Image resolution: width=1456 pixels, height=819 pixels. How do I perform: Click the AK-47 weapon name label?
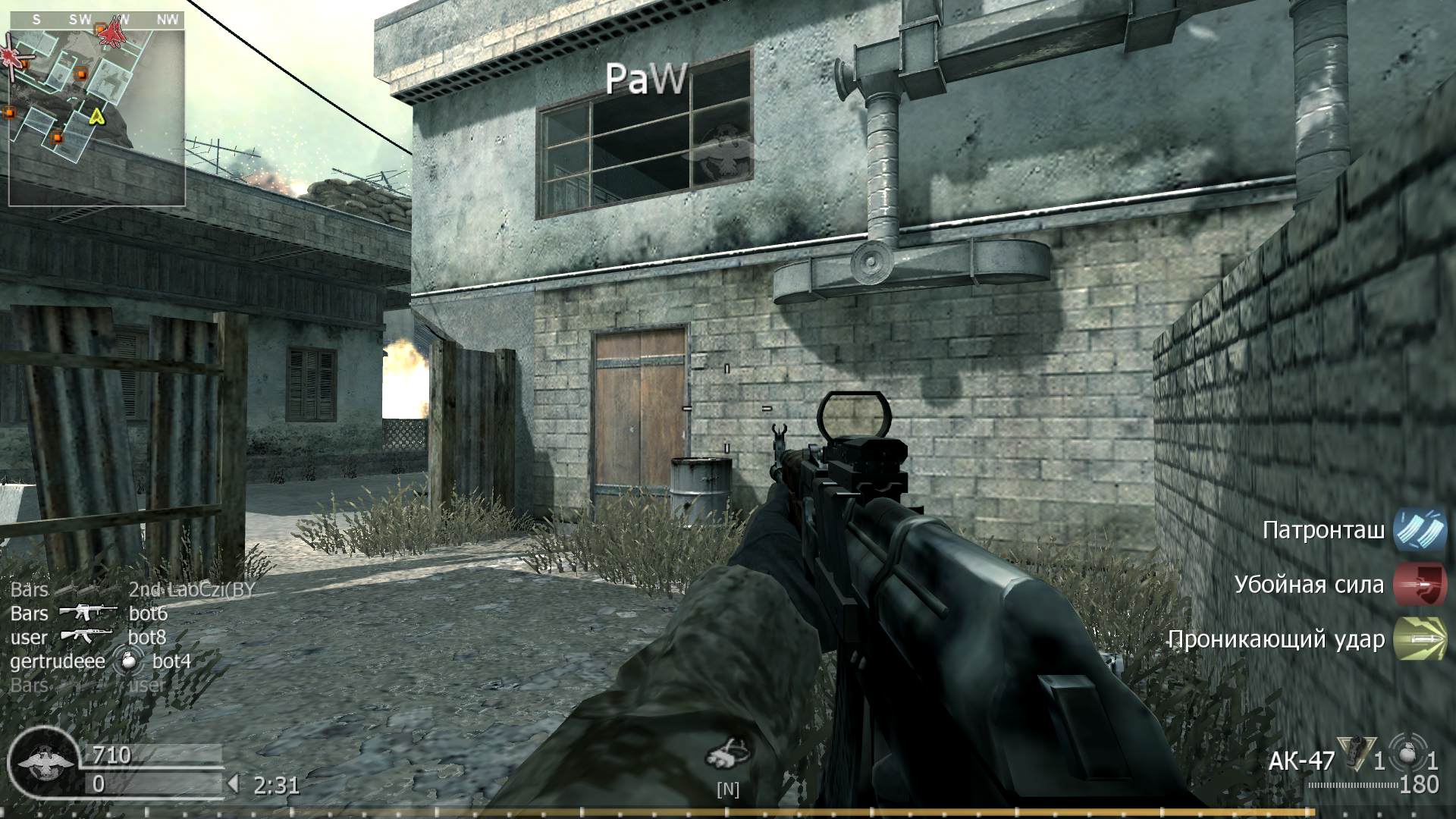point(1299,761)
